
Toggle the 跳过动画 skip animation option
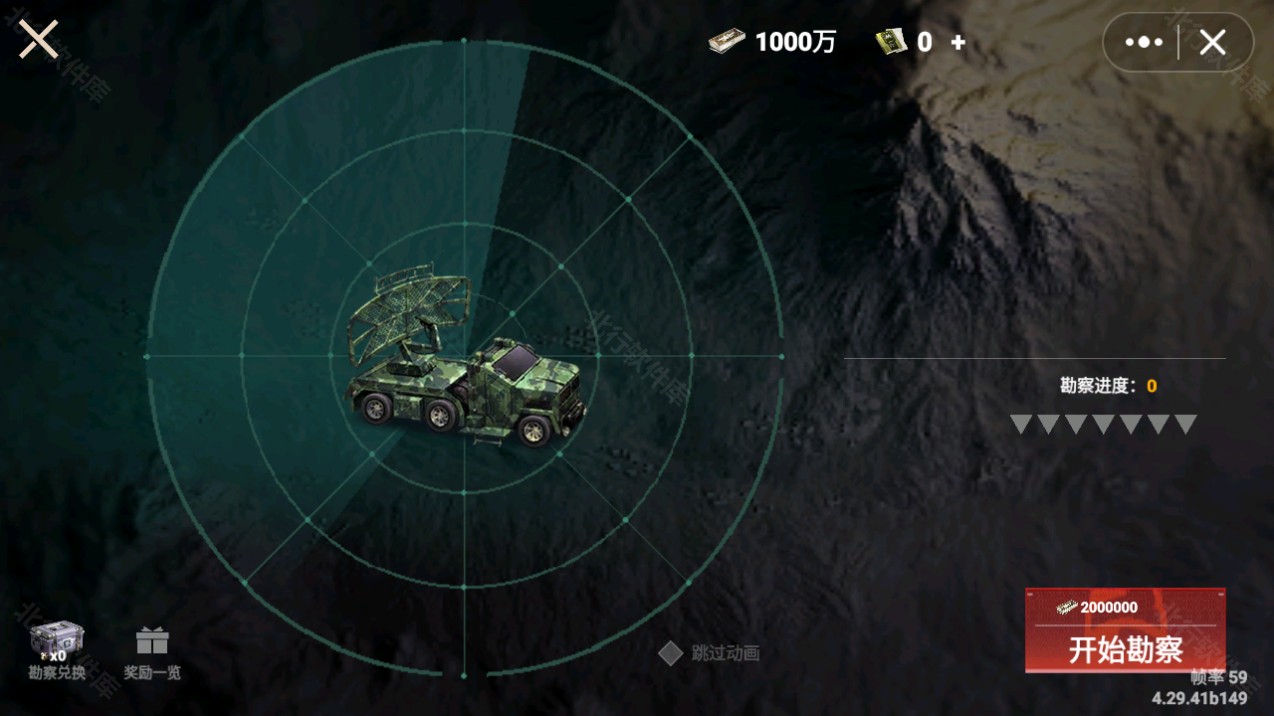pyautogui.click(x=670, y=653)
